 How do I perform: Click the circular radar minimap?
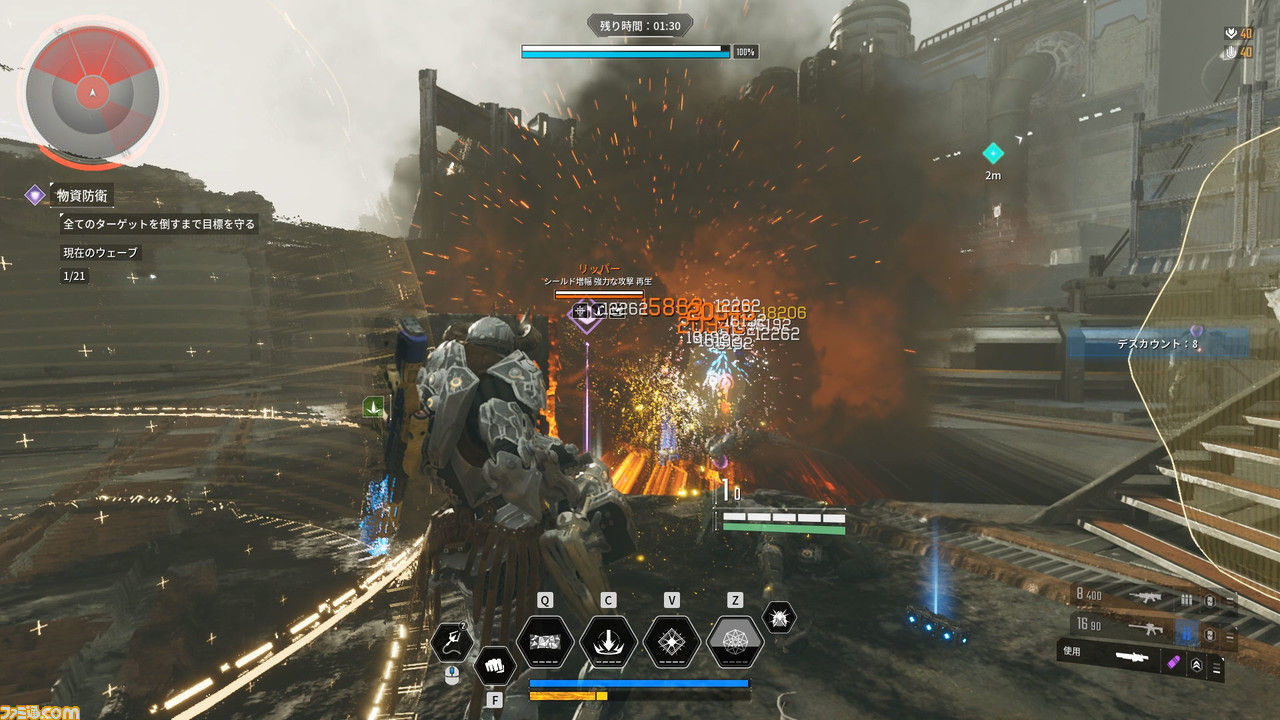pos(92,93)
